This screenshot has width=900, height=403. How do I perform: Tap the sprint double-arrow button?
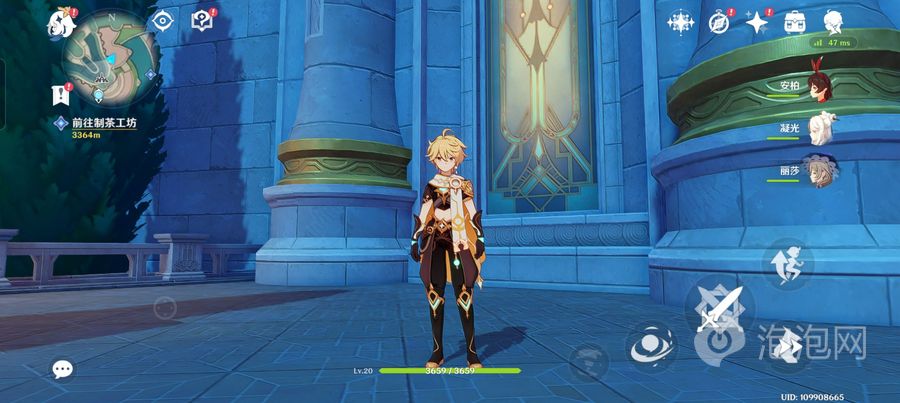(x=788, y=345)
